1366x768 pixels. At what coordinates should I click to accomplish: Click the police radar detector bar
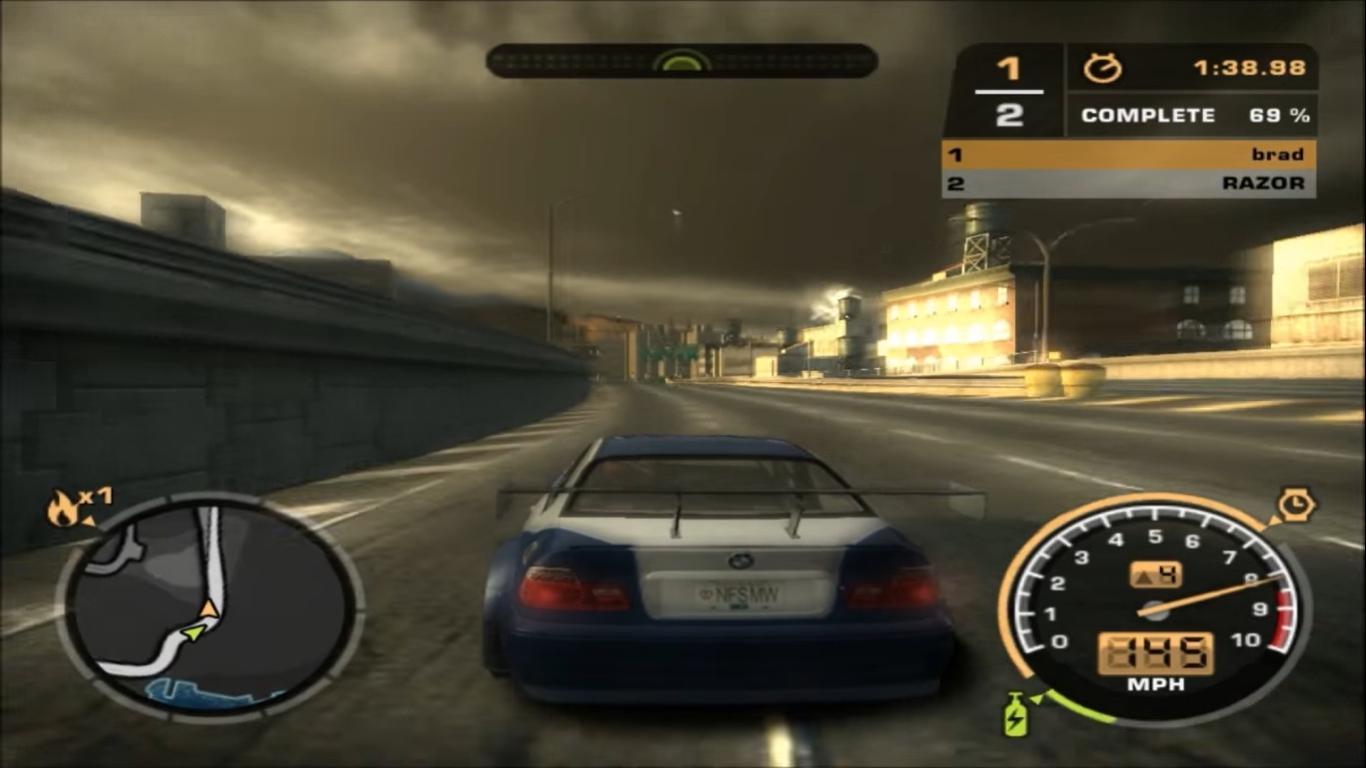[681, 61]
